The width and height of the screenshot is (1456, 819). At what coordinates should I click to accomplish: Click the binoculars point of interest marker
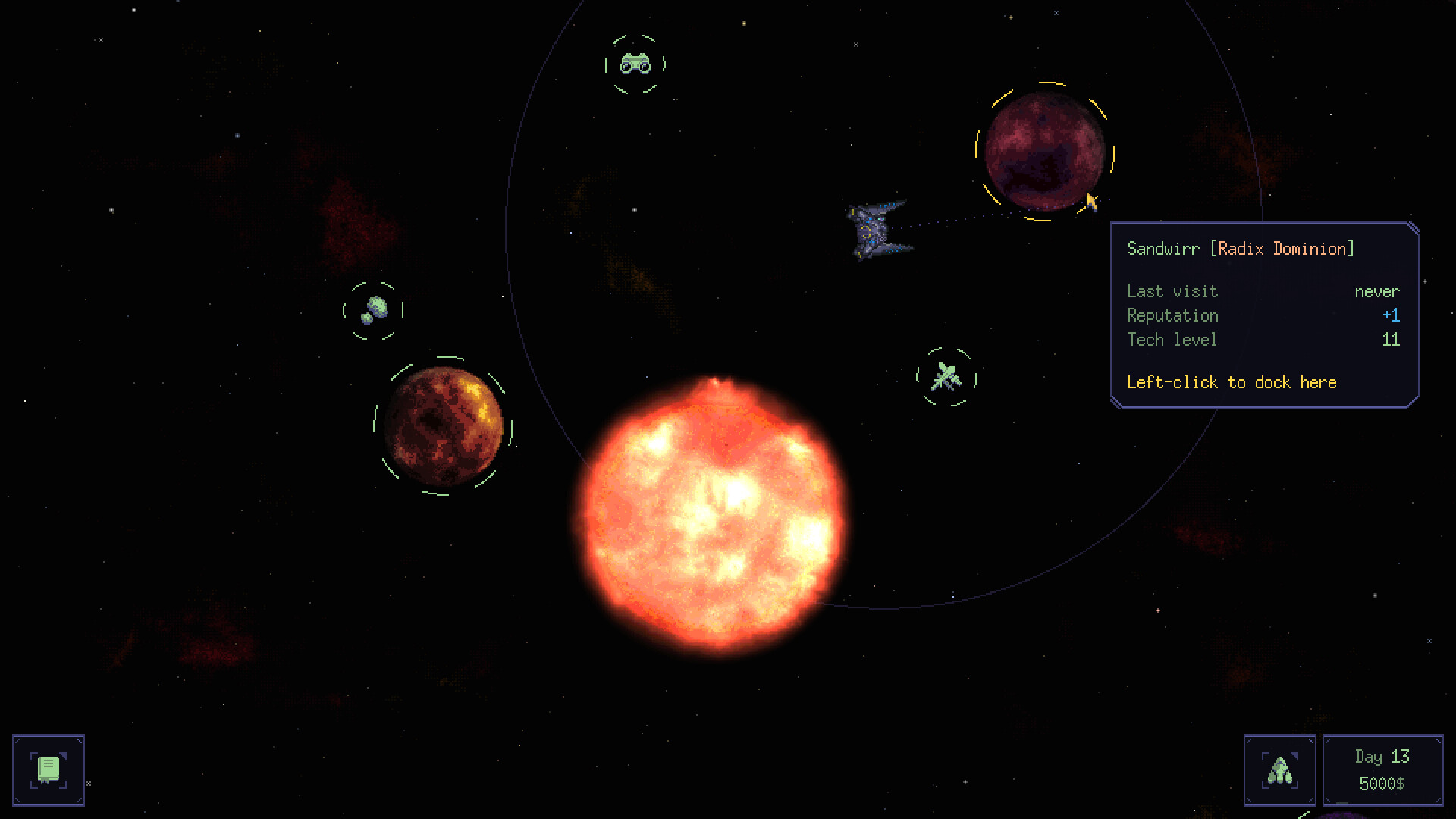(637, 64)
